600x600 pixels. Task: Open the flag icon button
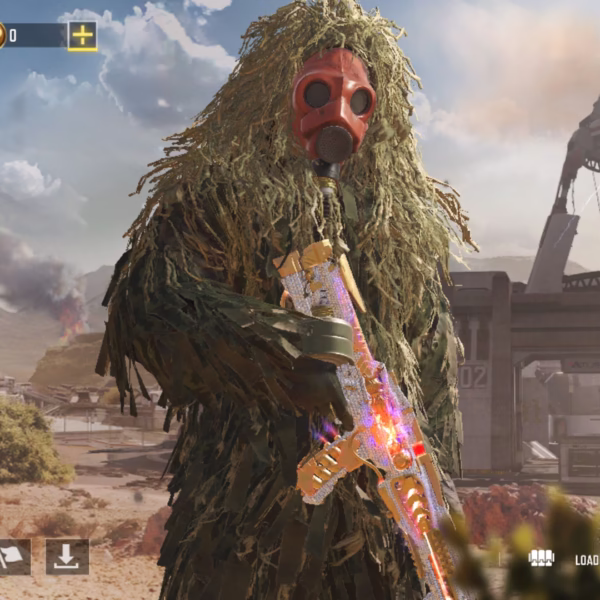click(x=12, y=557)
